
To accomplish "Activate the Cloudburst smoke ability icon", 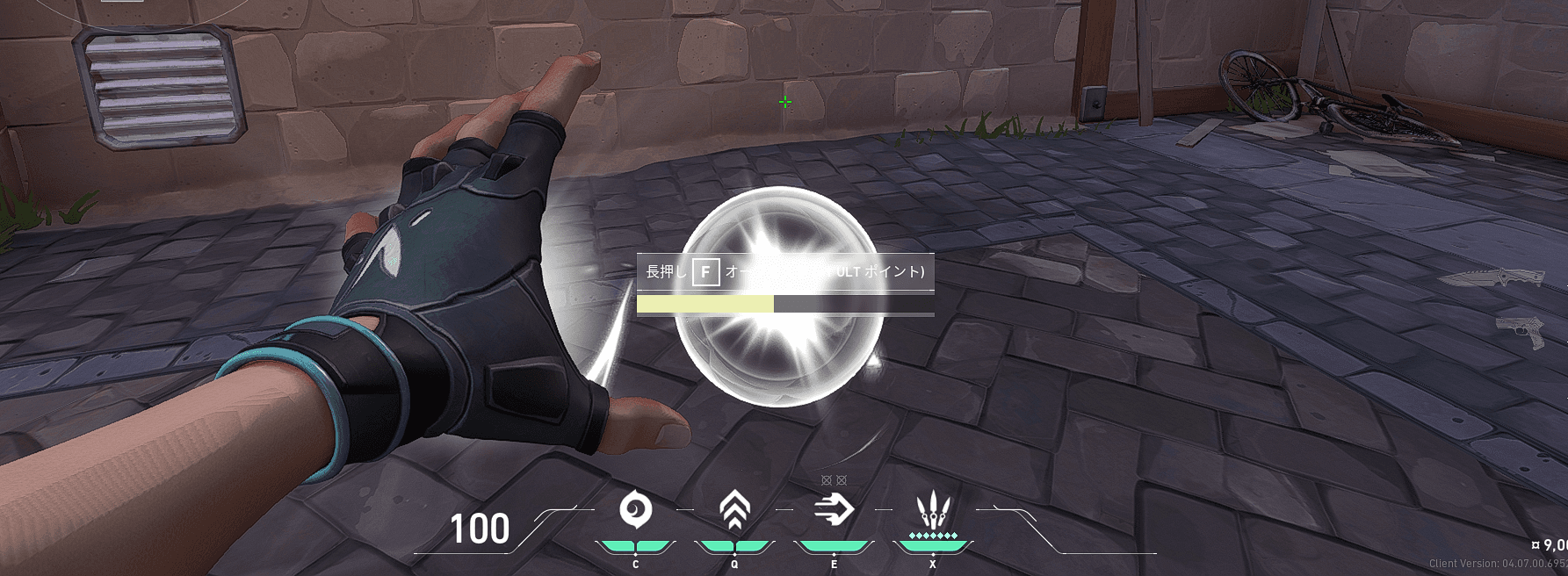I will (x=635, y=509).
